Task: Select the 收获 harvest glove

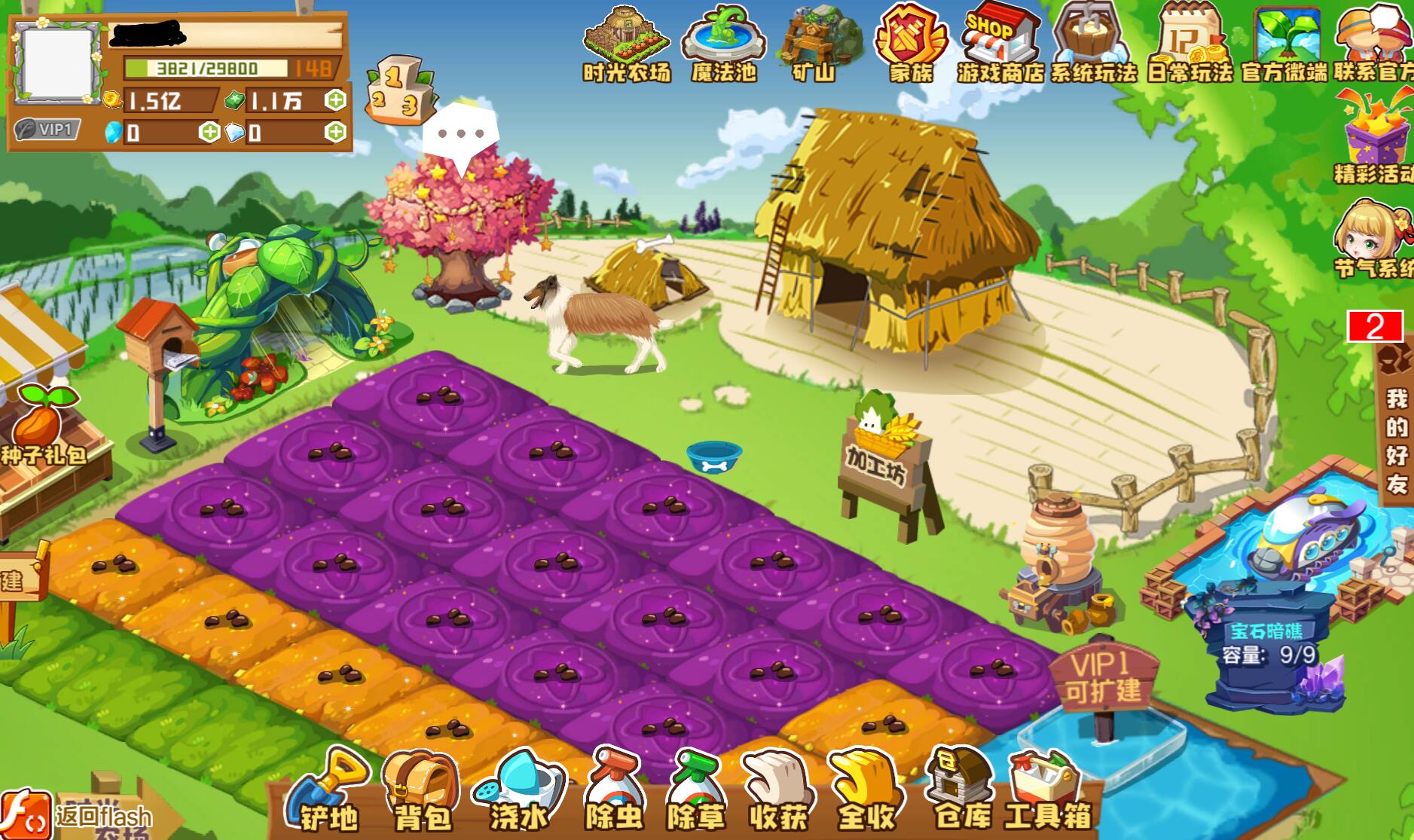Action: click(x=779, y=791)
